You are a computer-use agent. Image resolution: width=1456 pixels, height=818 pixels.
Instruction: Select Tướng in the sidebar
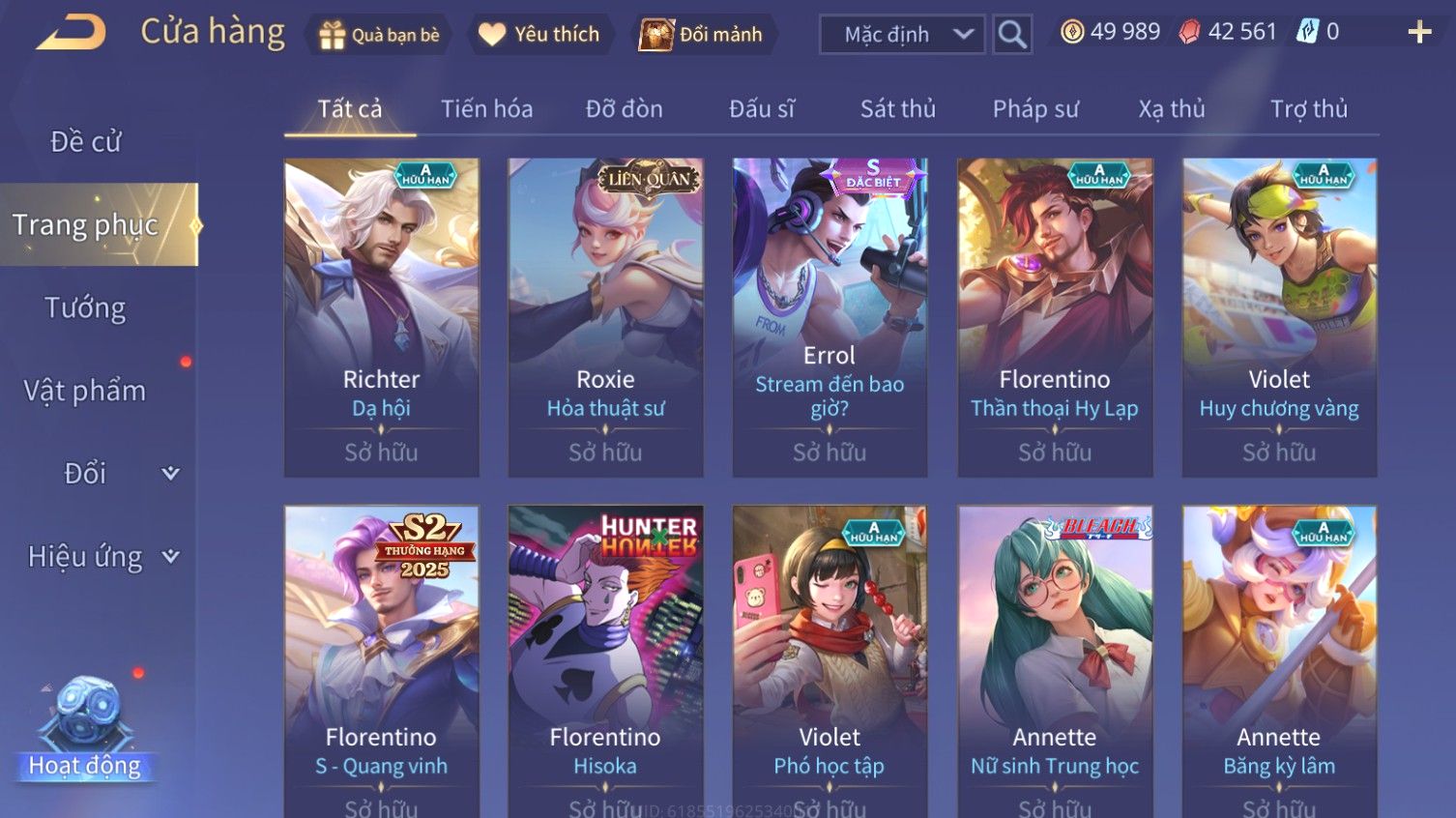click(x=85, y=308)
